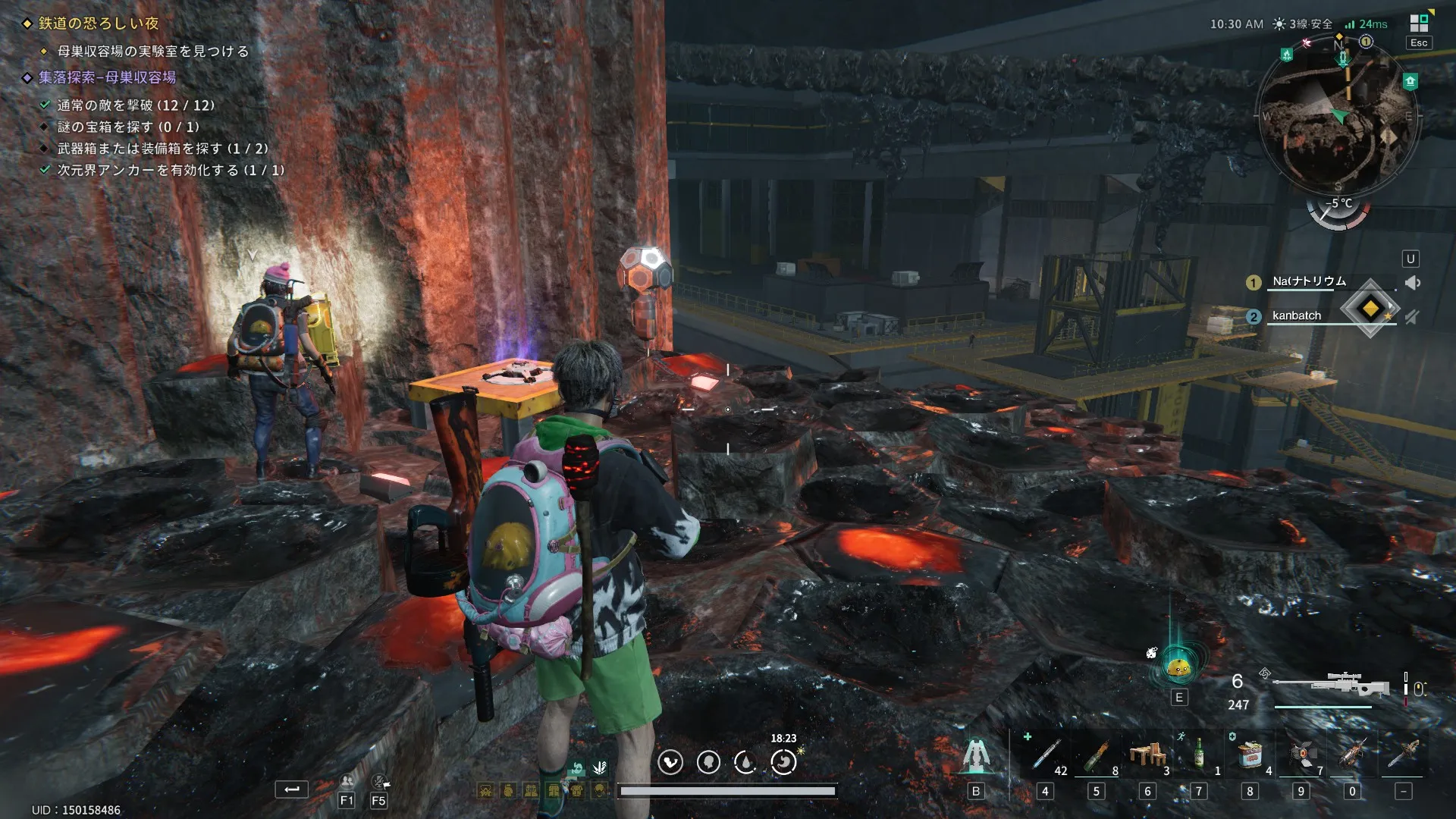The height and width of the screenshot is (819, 1456).
Task: Select the syringe item slot
Action: pyautogui.click(x=1045, y=755)
